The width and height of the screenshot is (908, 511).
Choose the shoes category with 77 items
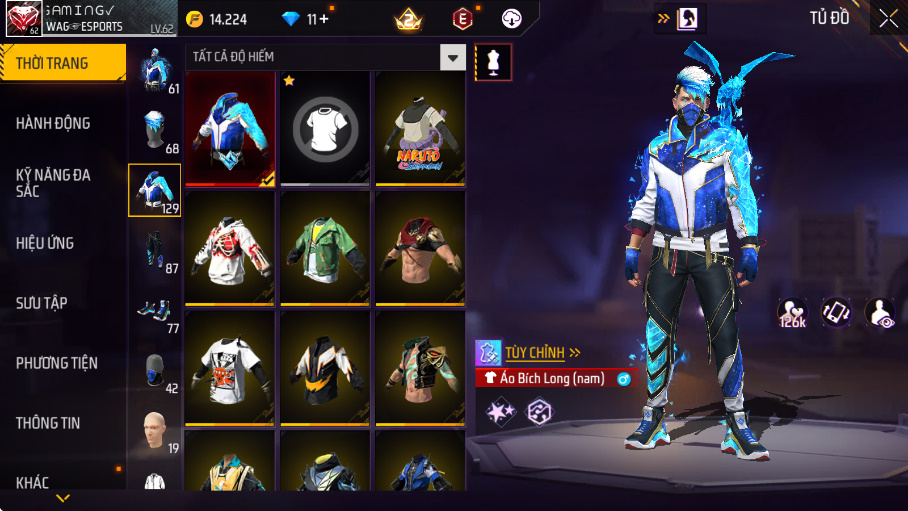[154, 311]
